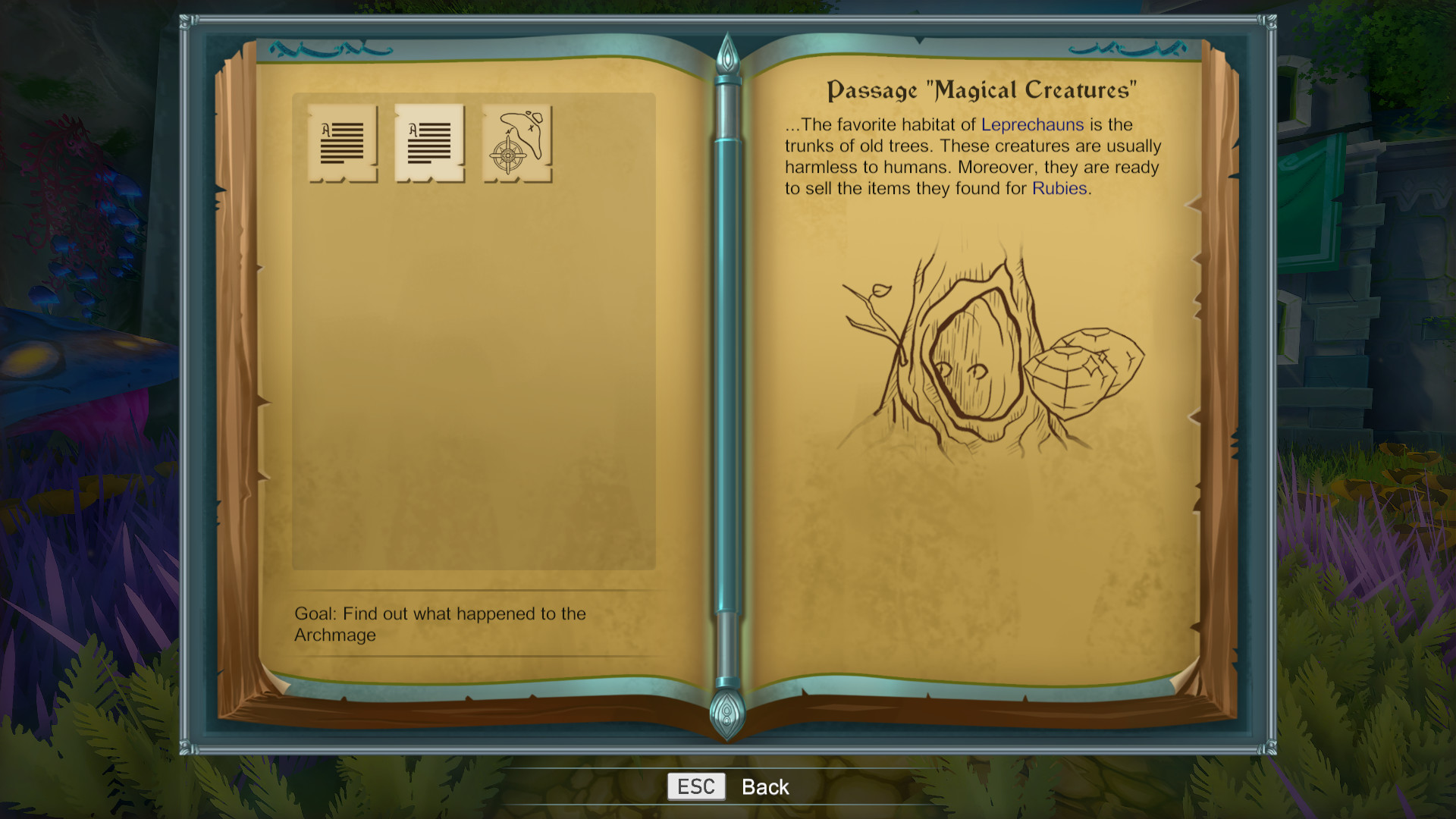1456x819 pixels.
Task: Click the compass rose on the map thumbnail
Action: [507, 155]
